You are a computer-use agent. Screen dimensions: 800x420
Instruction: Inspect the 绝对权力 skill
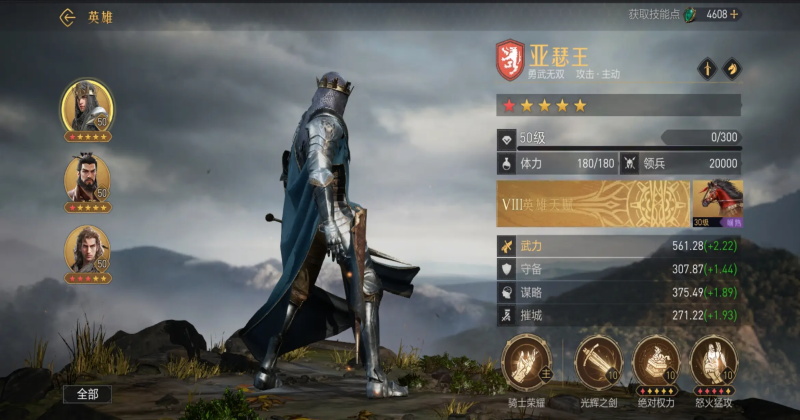[656, 361]
